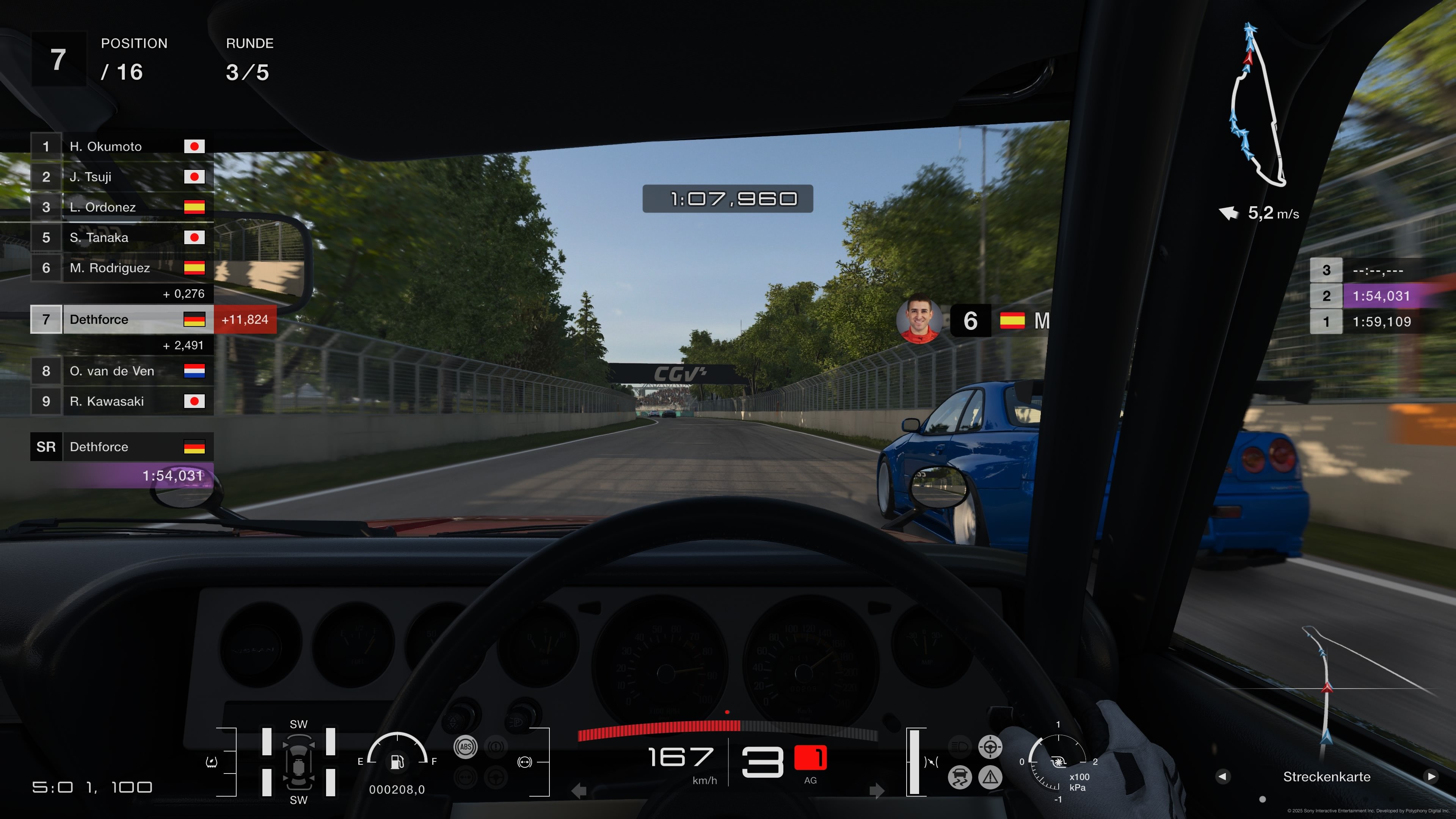The height and width of the screenshot is (819, 1456).
Task: Click the brake balance indicator icon
Action: click(524, 762)
